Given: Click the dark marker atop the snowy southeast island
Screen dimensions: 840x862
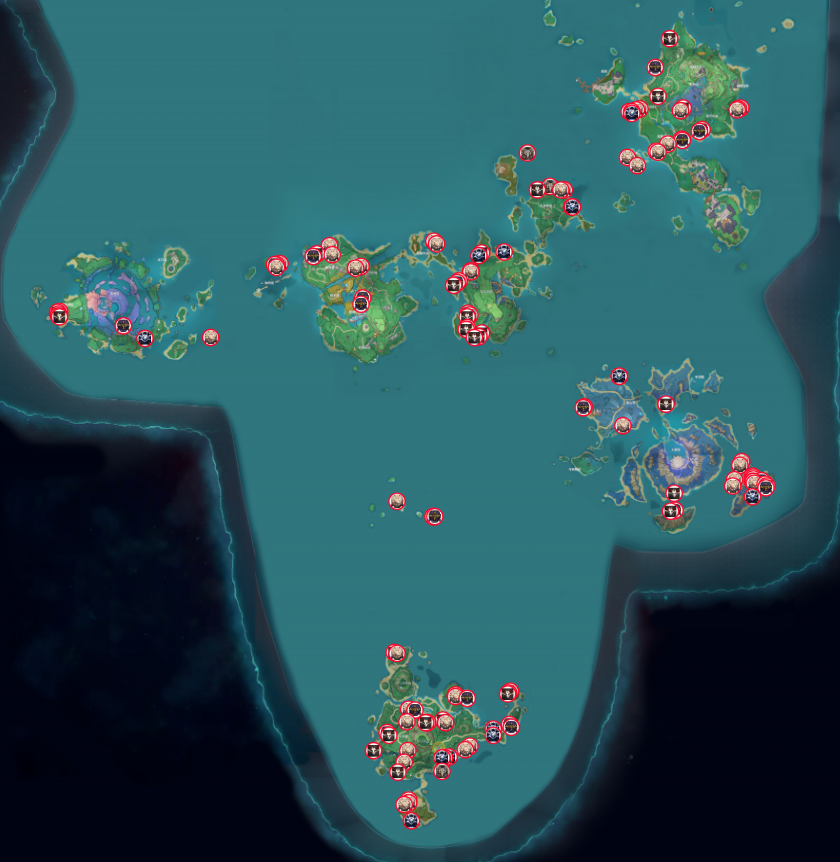Looking at the screenshot, I should coord(620,377).
